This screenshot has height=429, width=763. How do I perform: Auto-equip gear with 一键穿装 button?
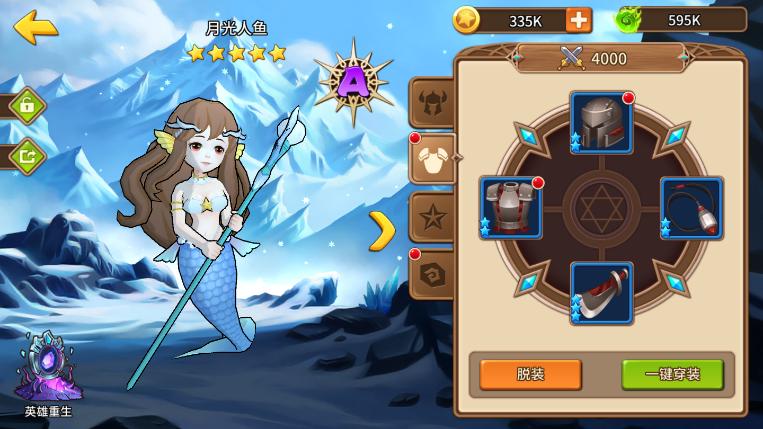(x=672, y=374)
